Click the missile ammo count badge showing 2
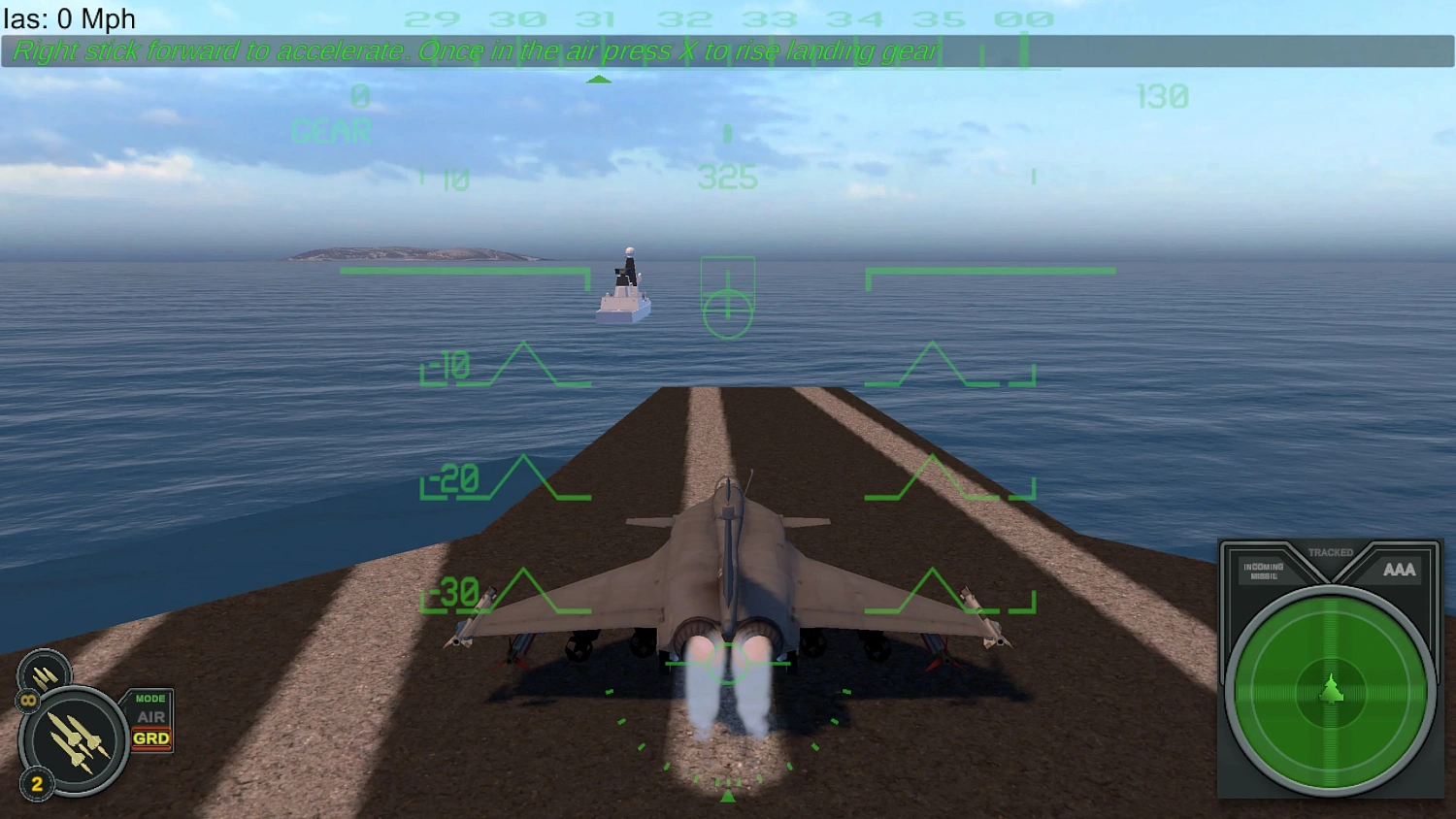This screenshot has height=819, width=1456. (x=37, y=783)
